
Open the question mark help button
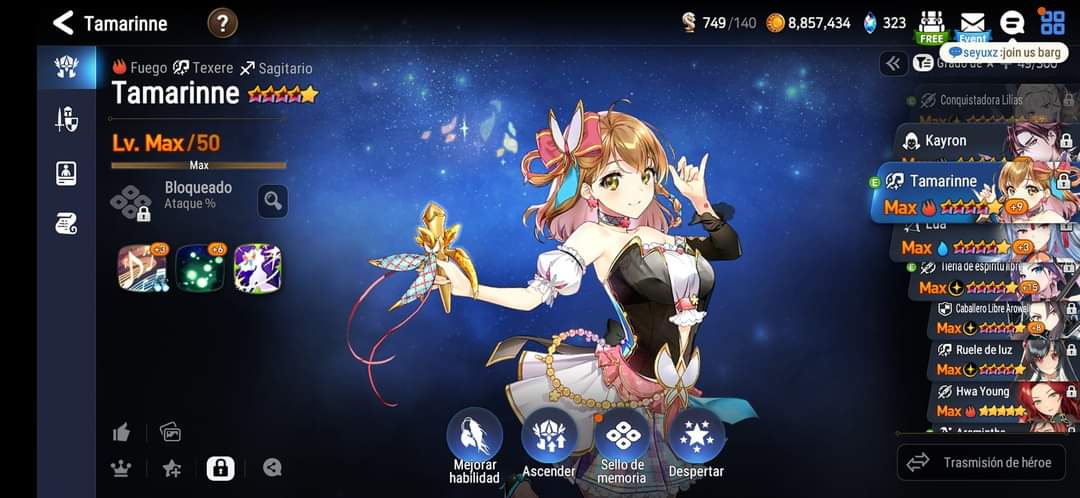click(222, 22)
